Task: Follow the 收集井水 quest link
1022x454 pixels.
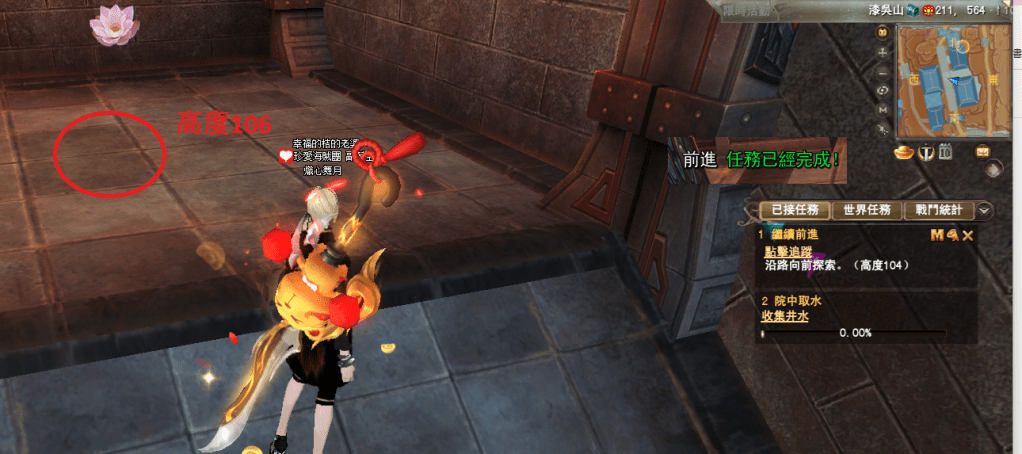Action: (786, 316)
